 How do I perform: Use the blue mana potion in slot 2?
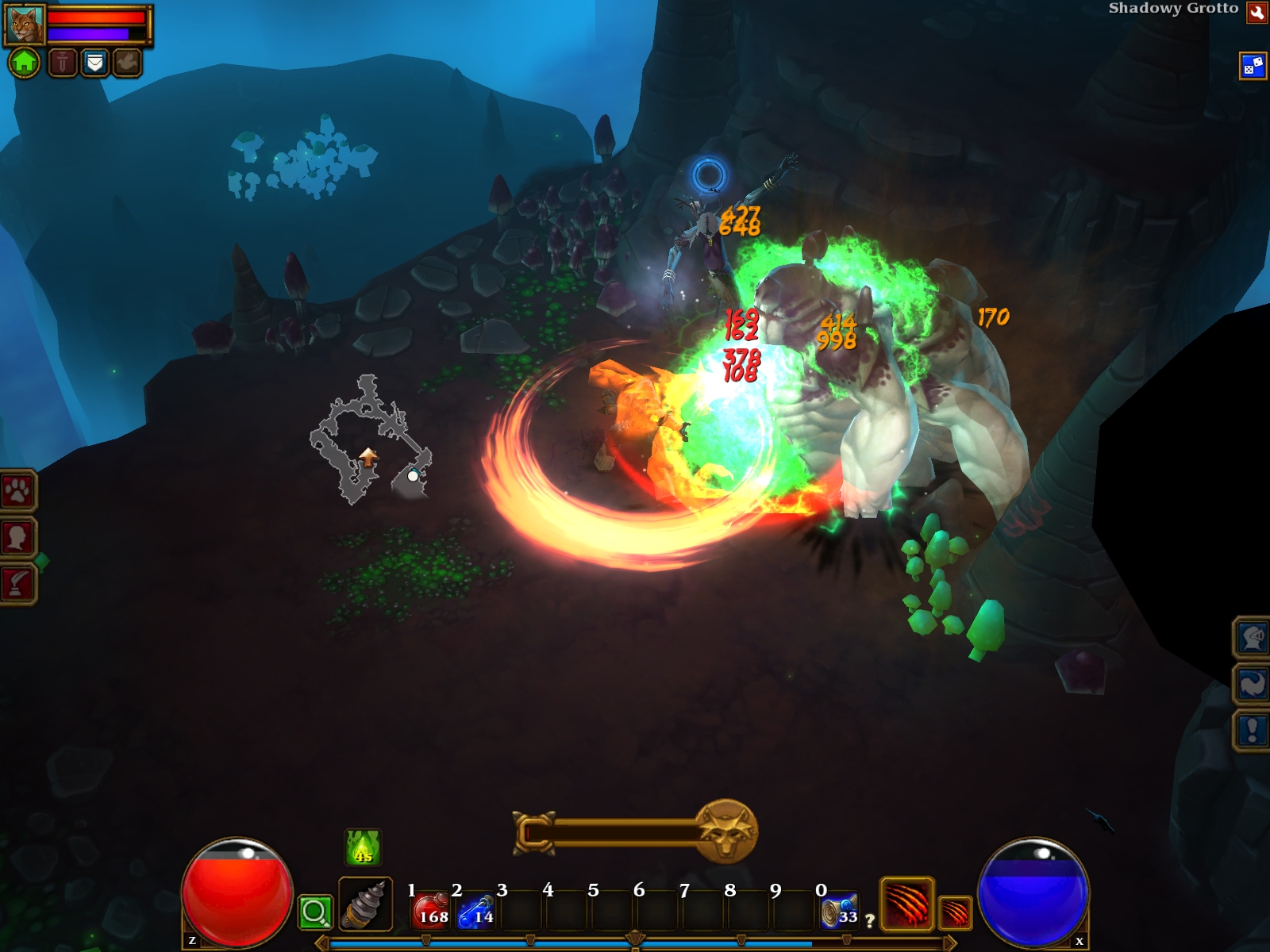pyautogui.click(x=476, y=910)
